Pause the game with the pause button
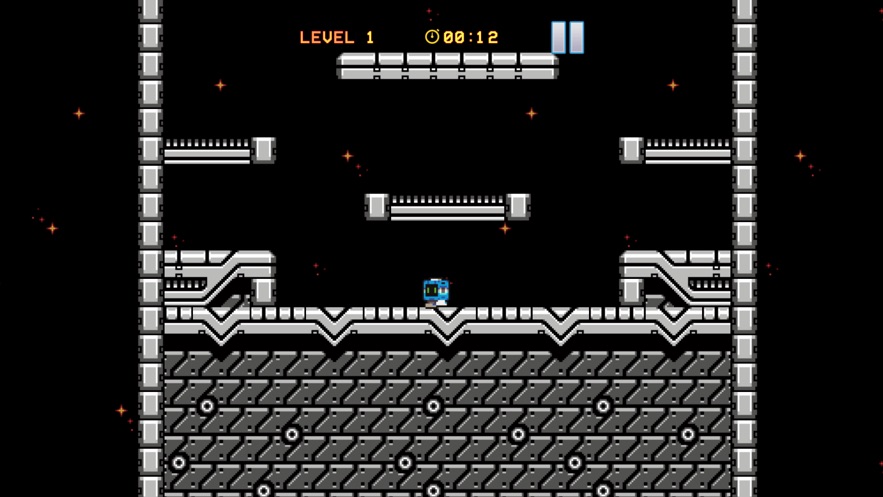 [567, 37]
